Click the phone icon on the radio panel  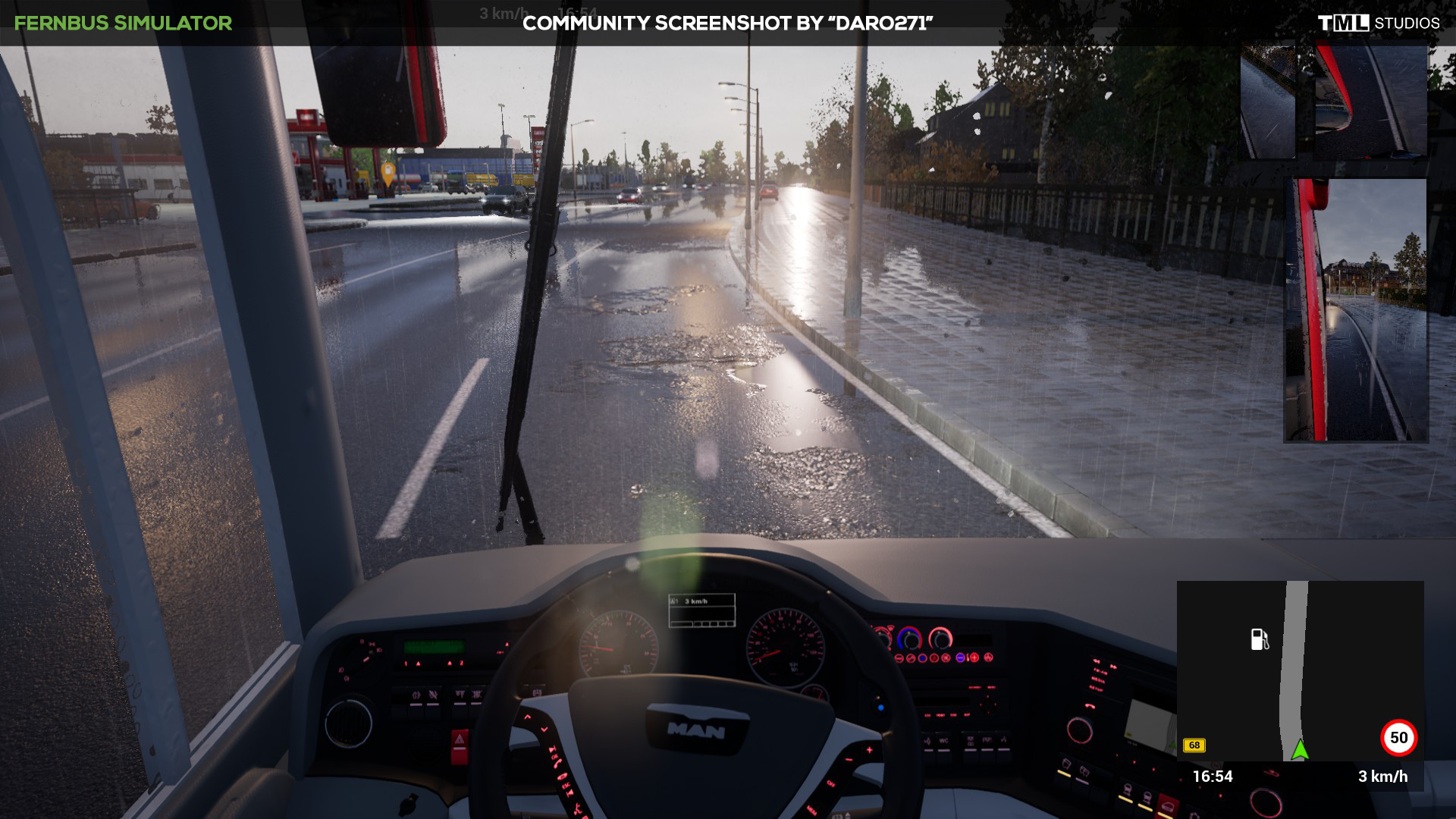[x=1090, y=706]
